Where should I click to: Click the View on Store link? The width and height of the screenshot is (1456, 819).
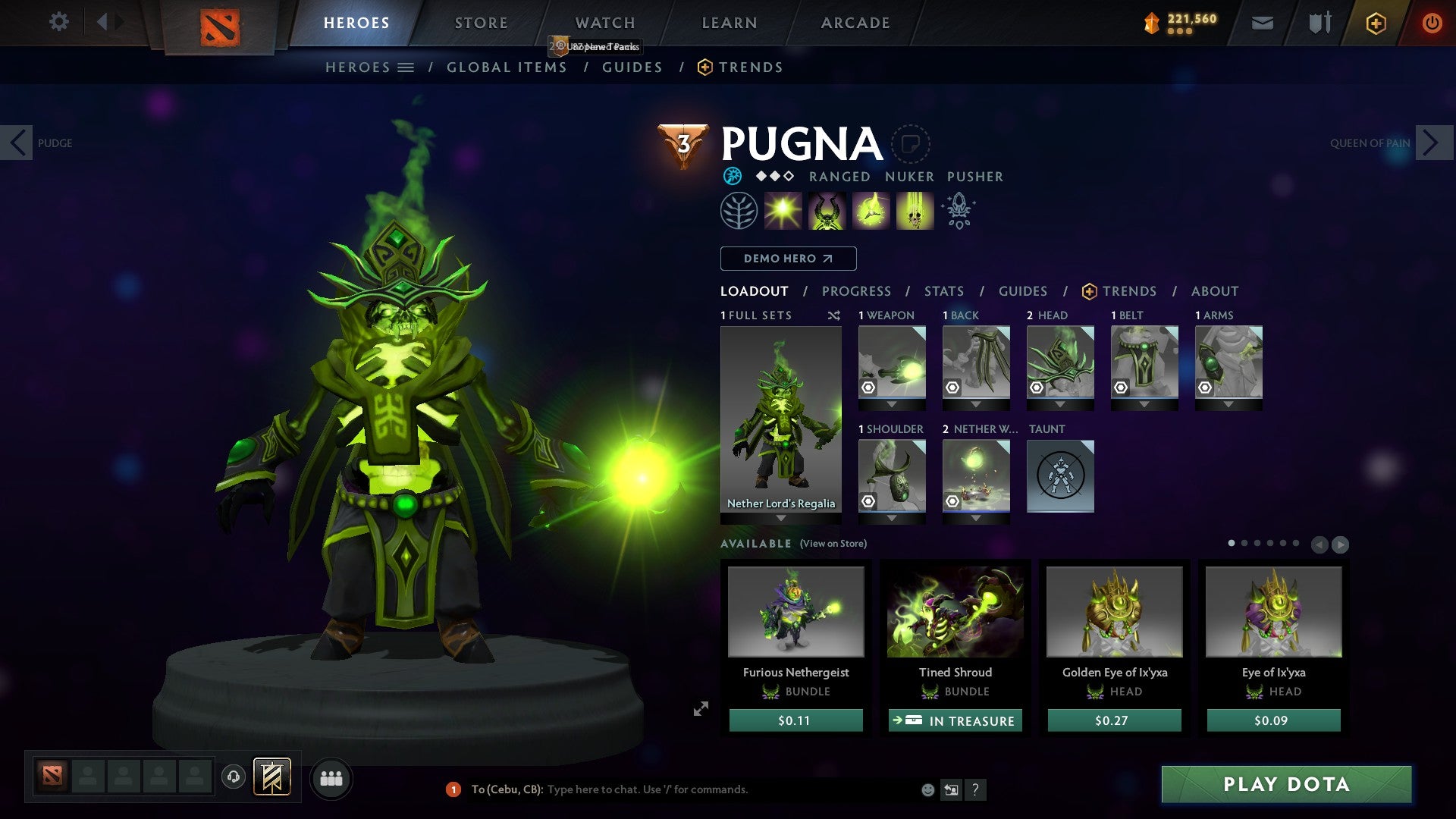(x=833, y=544)
